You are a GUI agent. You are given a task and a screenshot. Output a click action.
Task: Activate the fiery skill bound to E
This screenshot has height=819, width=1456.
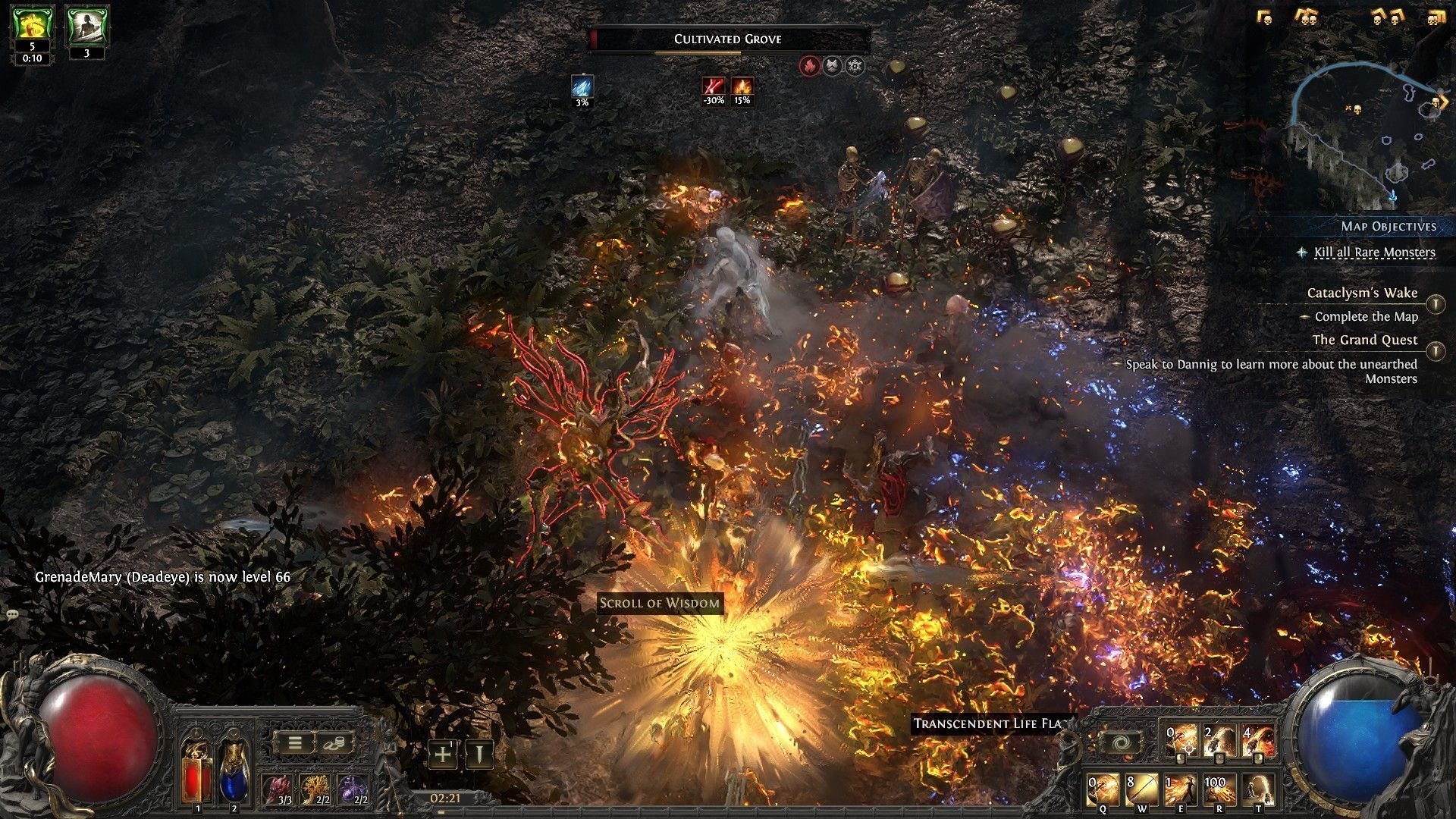click(1180, 789)
